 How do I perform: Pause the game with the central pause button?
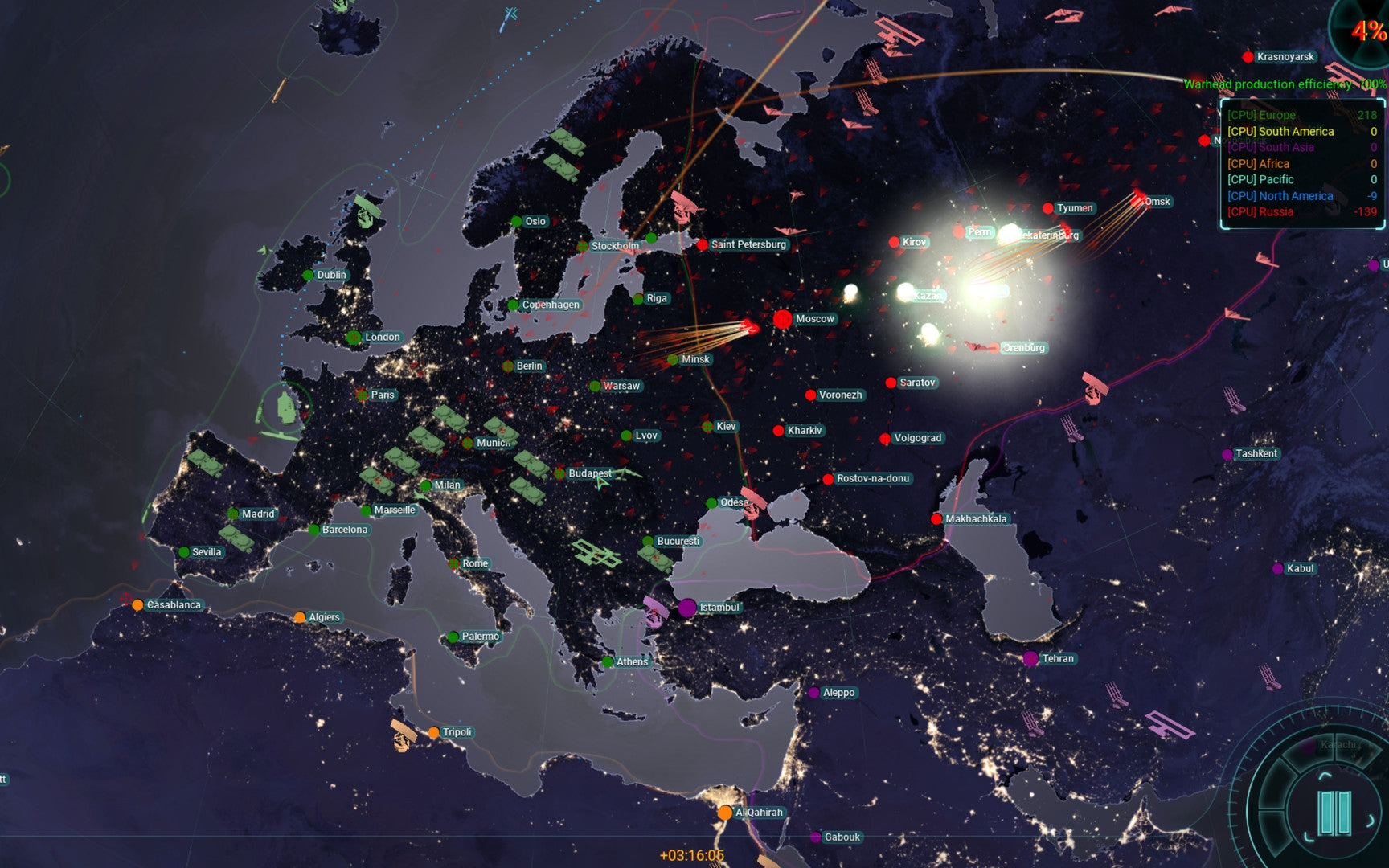coord(1333,813)
